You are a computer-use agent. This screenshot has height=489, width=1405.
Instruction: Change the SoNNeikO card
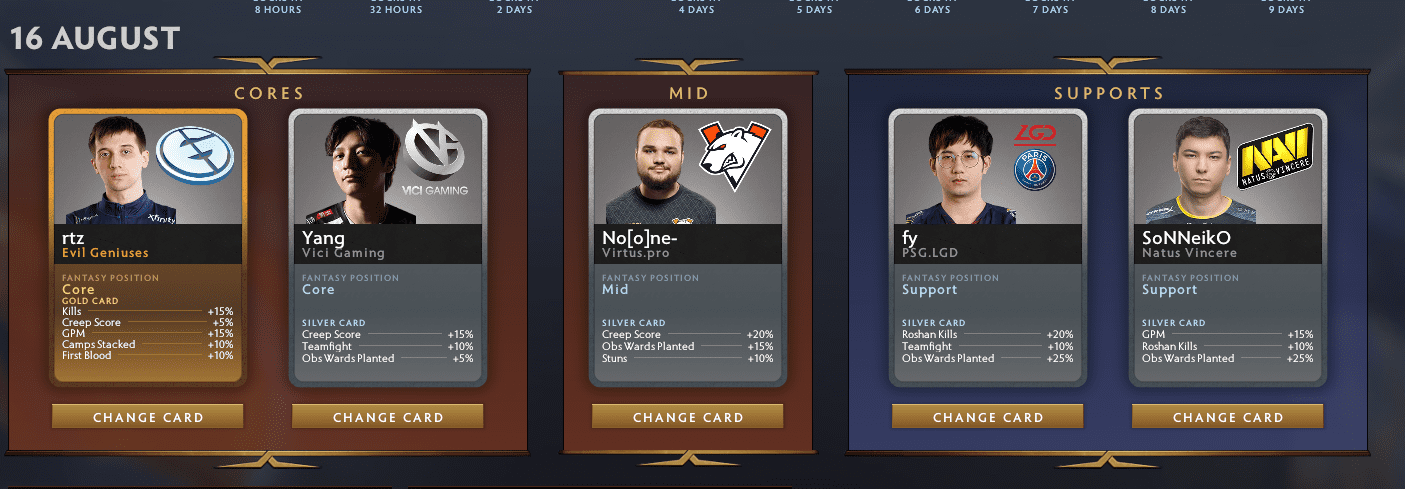click(x=1228, y=417)
